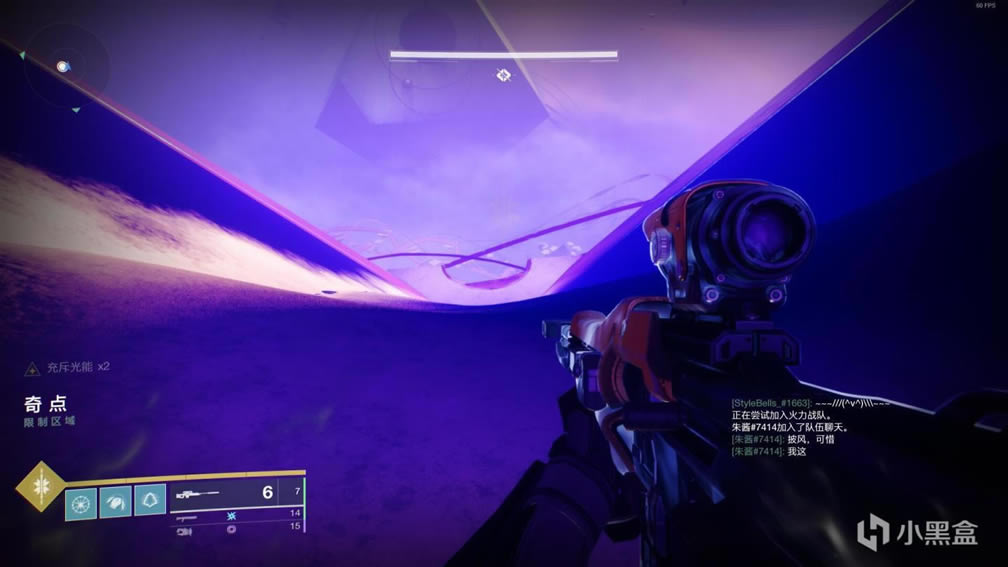The height and width of the screenshot is (567, 1008).
Task: Click the diamond objective marker under boss bar
Action: click(504, 75)
